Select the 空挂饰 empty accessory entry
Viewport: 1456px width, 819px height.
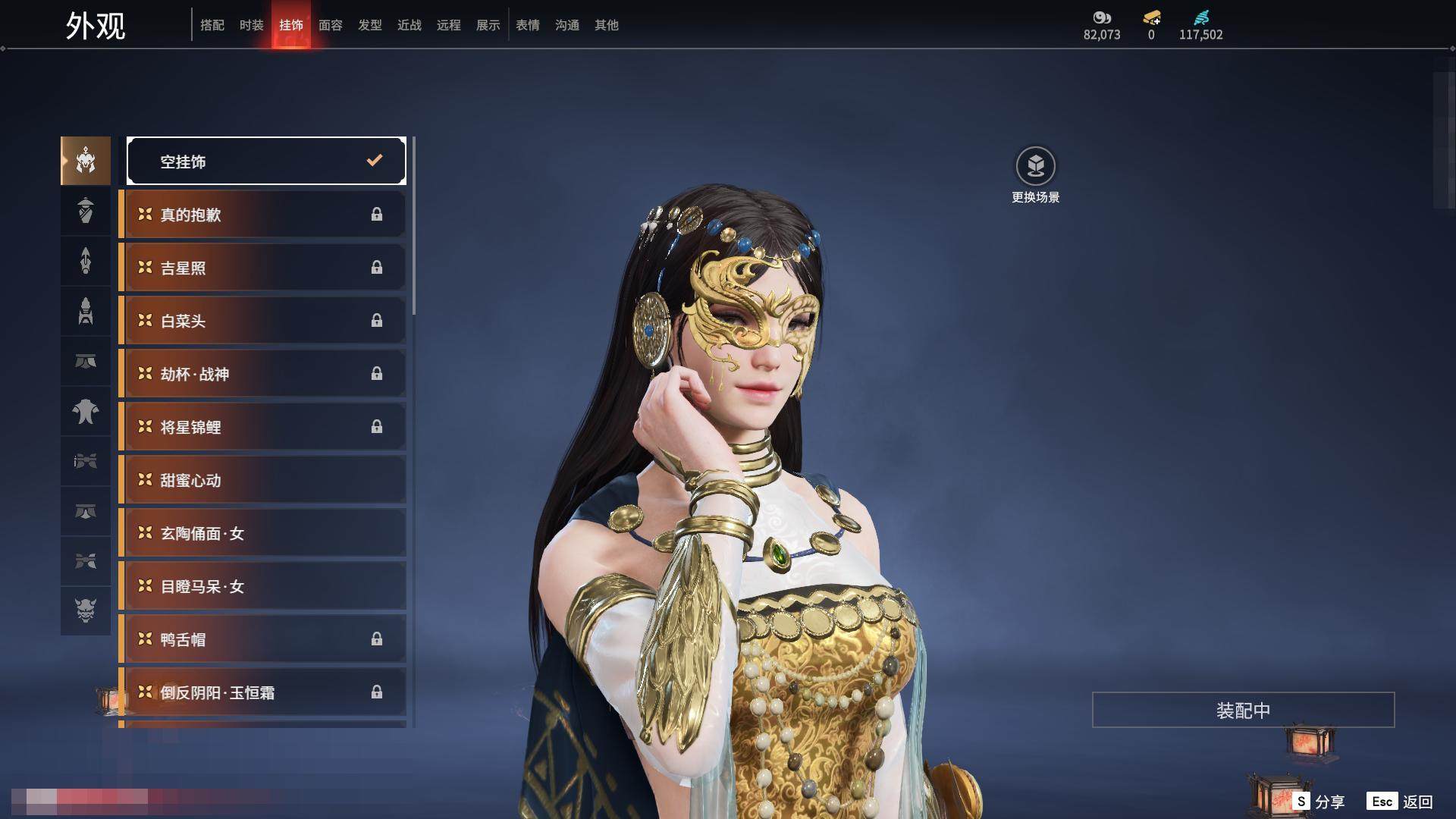tap(266, 161)
